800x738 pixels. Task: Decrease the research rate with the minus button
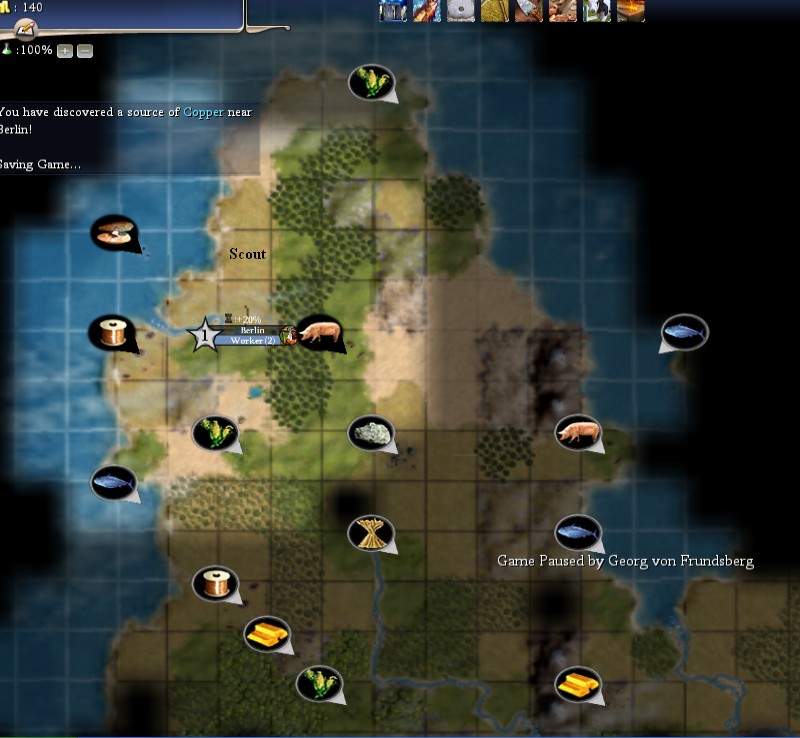coord(85,50)
